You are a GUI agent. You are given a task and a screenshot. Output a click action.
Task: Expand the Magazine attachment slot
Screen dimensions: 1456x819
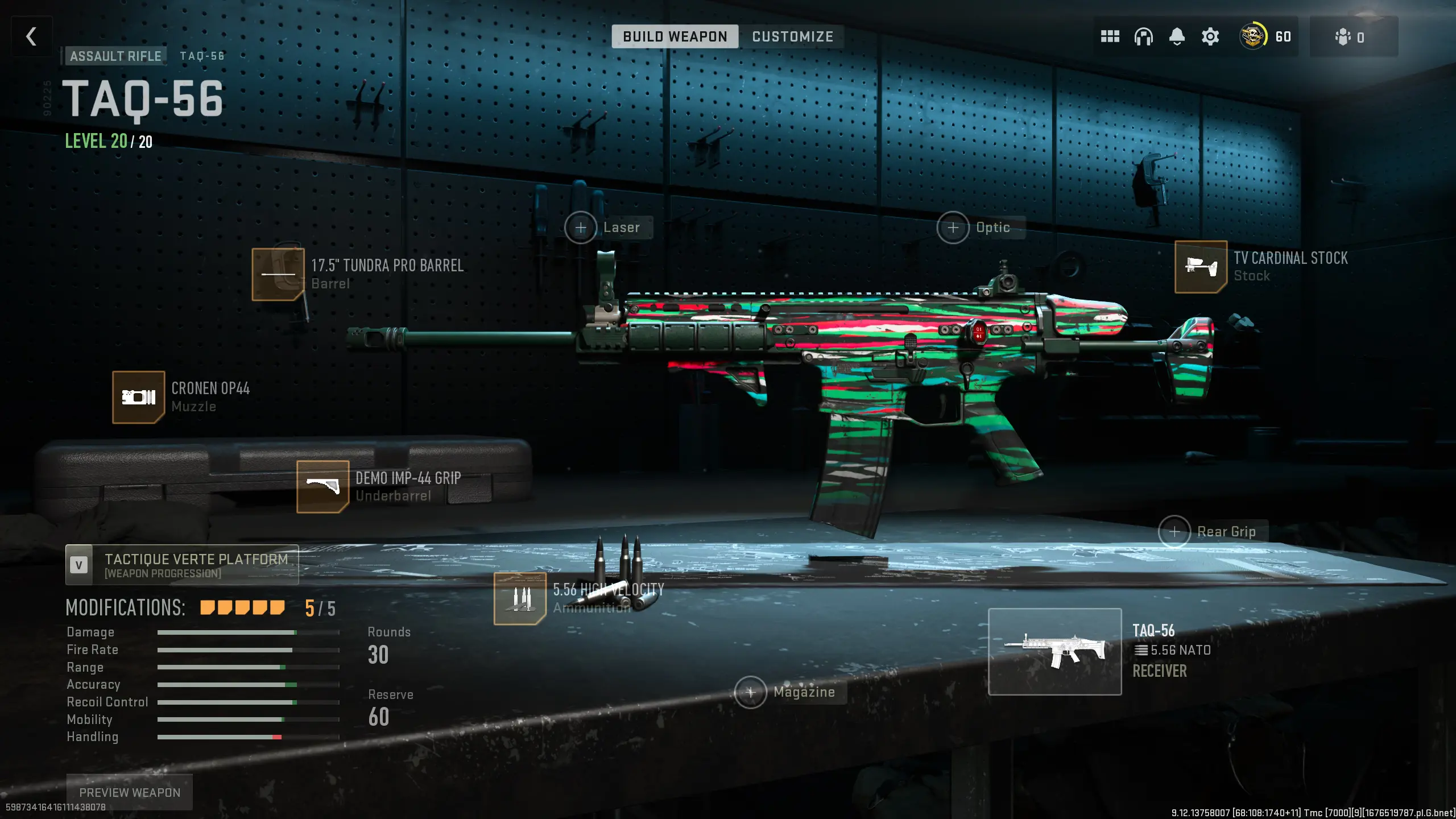[751, 692]
